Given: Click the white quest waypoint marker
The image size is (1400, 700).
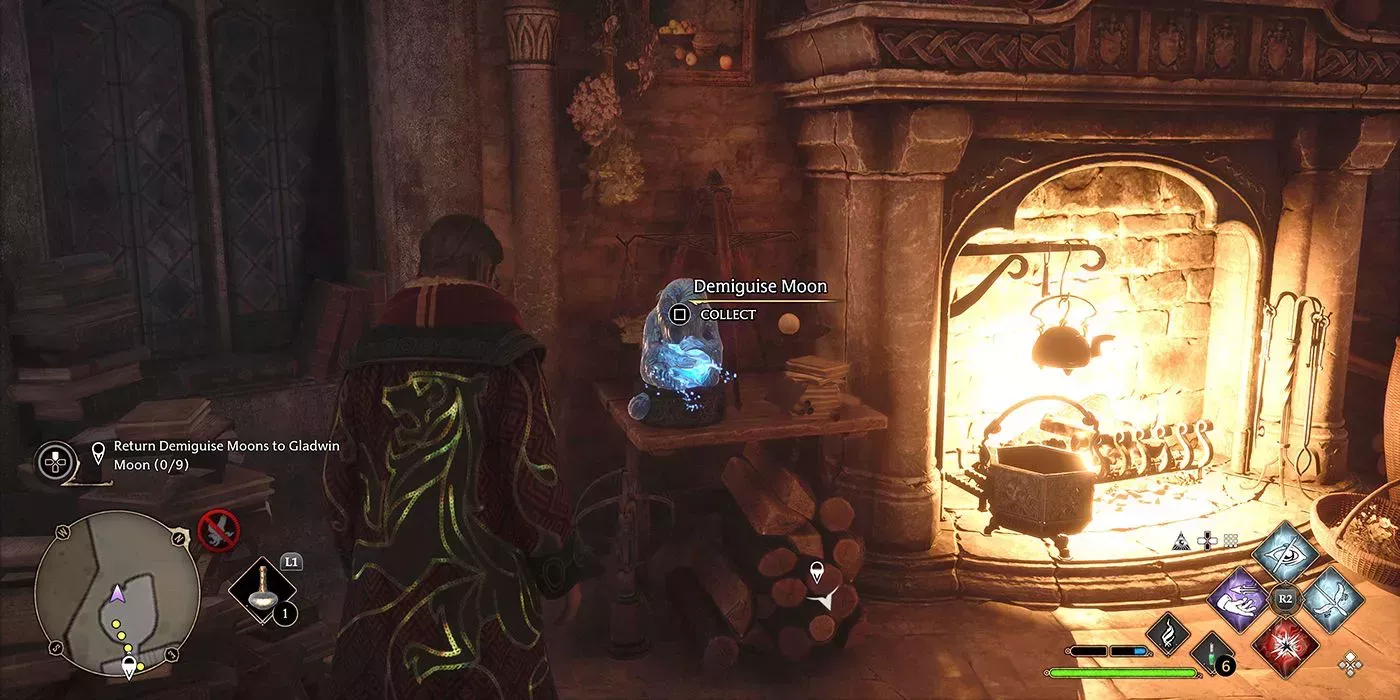Looking at the screenshot, I should [x=818, y=572].
